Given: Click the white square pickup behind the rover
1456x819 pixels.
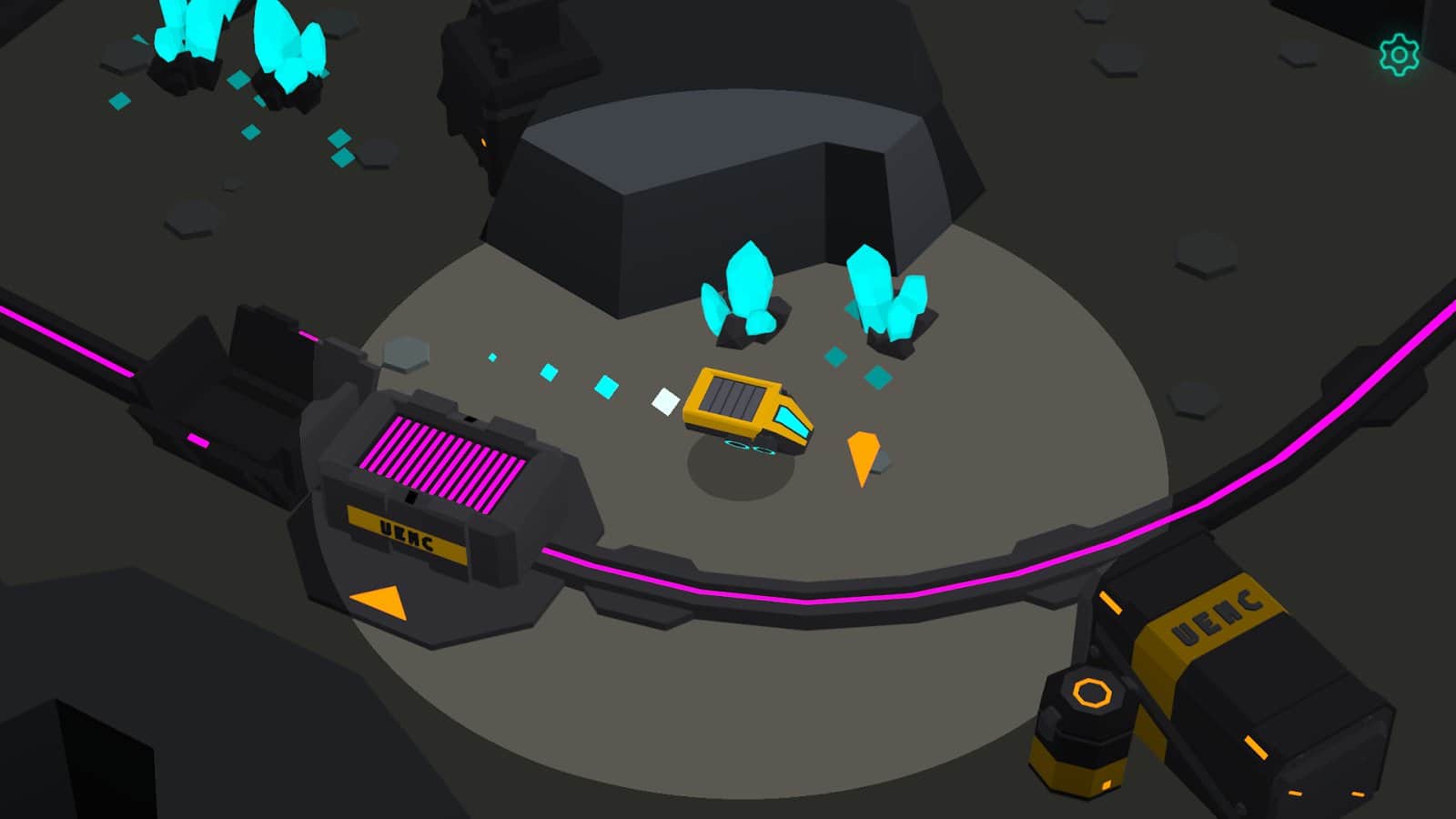Looking at the screenshot, I should (663, 403).
